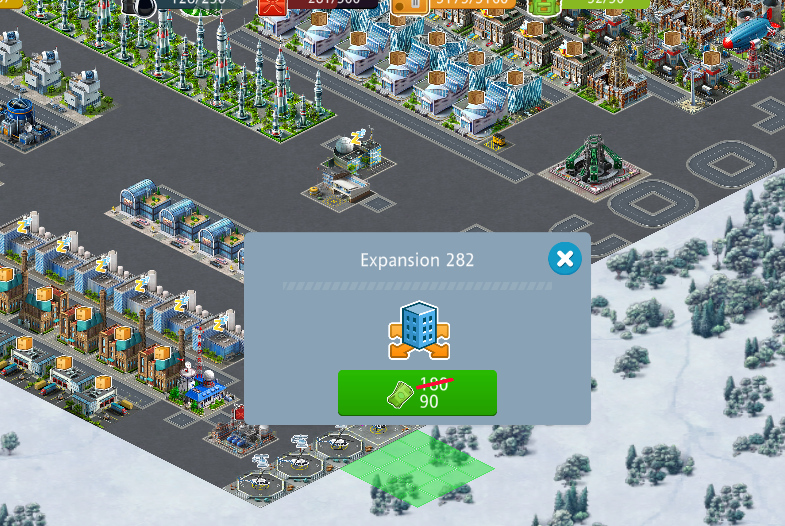
Task: Close the Expansion 282 popup
Action: (564, 260)
